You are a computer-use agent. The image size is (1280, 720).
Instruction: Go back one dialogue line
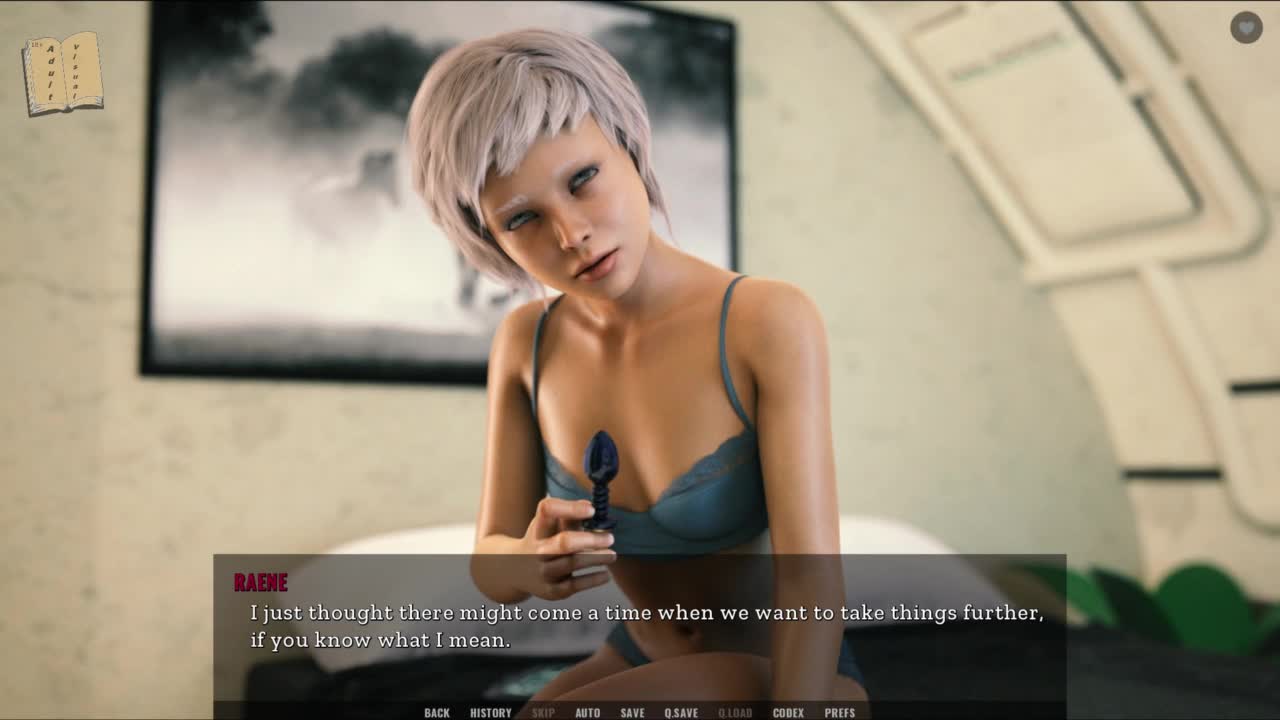437,713
